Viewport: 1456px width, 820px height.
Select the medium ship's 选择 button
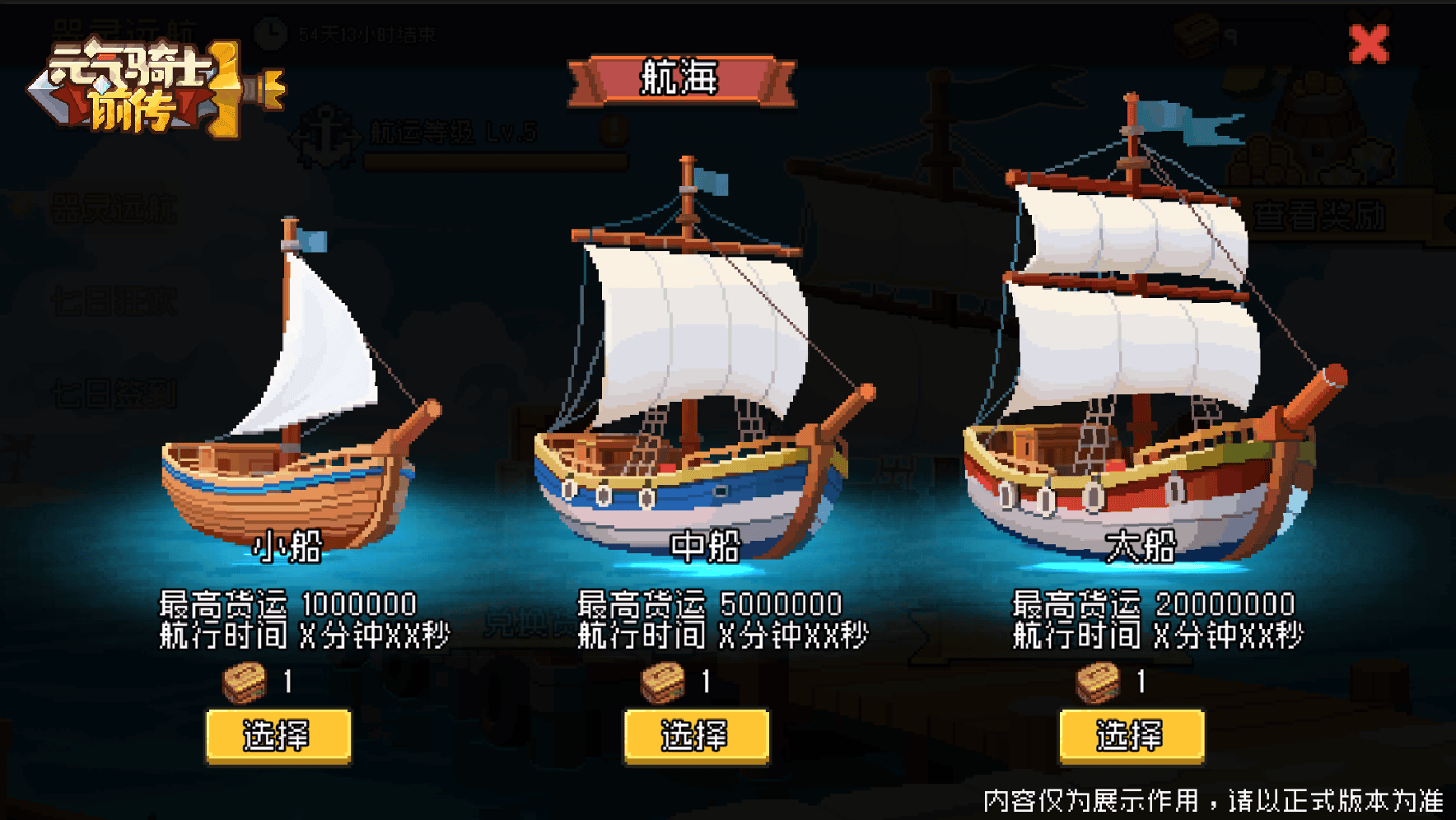click(696, 736)
